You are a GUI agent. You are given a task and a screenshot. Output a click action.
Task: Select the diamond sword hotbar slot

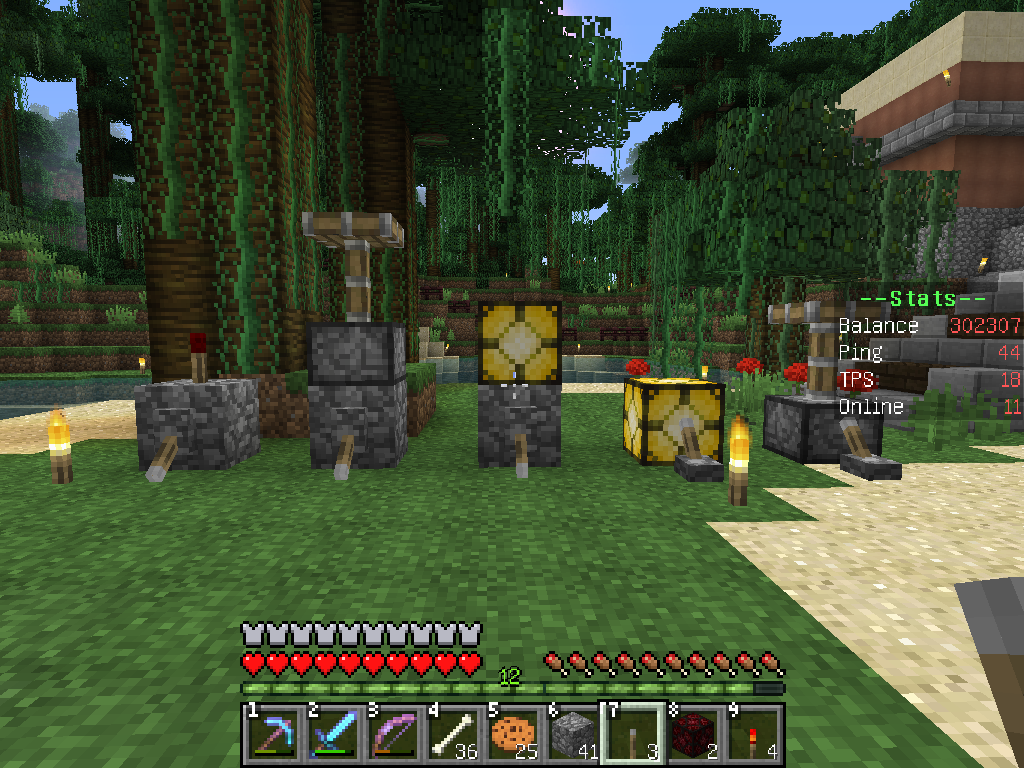[x=331, y=735]
